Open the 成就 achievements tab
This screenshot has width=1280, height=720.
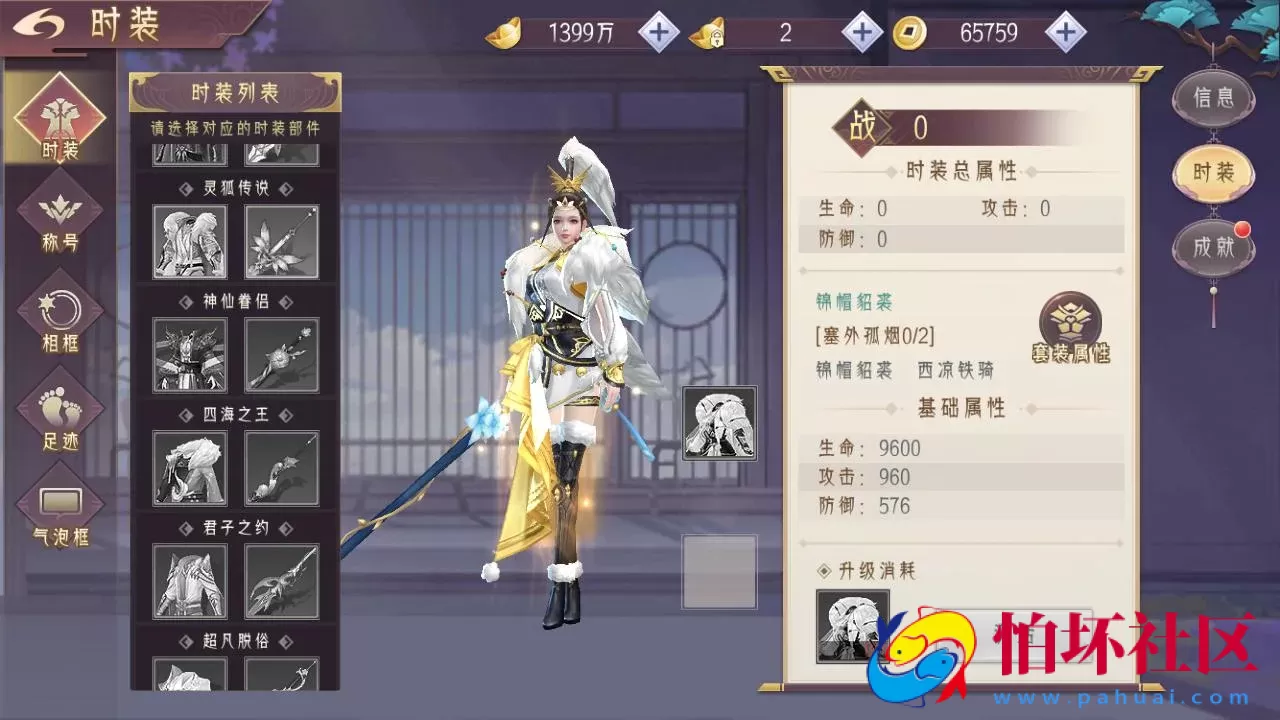[x=1213, y=247]
